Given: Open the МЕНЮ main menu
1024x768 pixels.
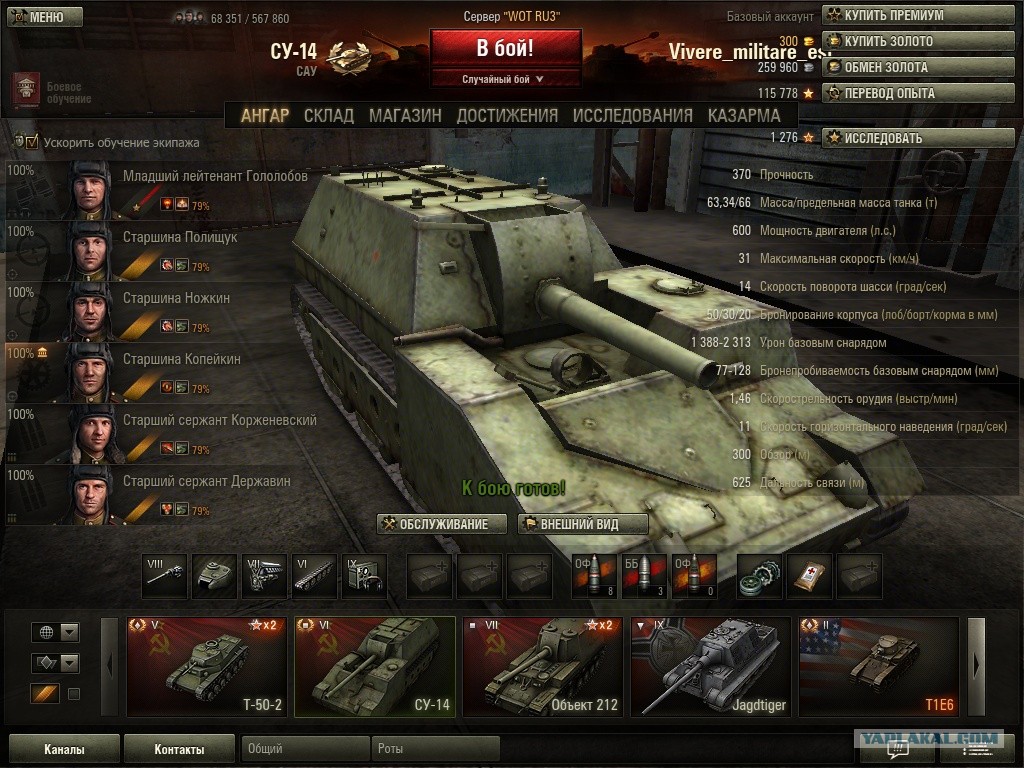Looking at the screenshot, I should tap(38, 17).
